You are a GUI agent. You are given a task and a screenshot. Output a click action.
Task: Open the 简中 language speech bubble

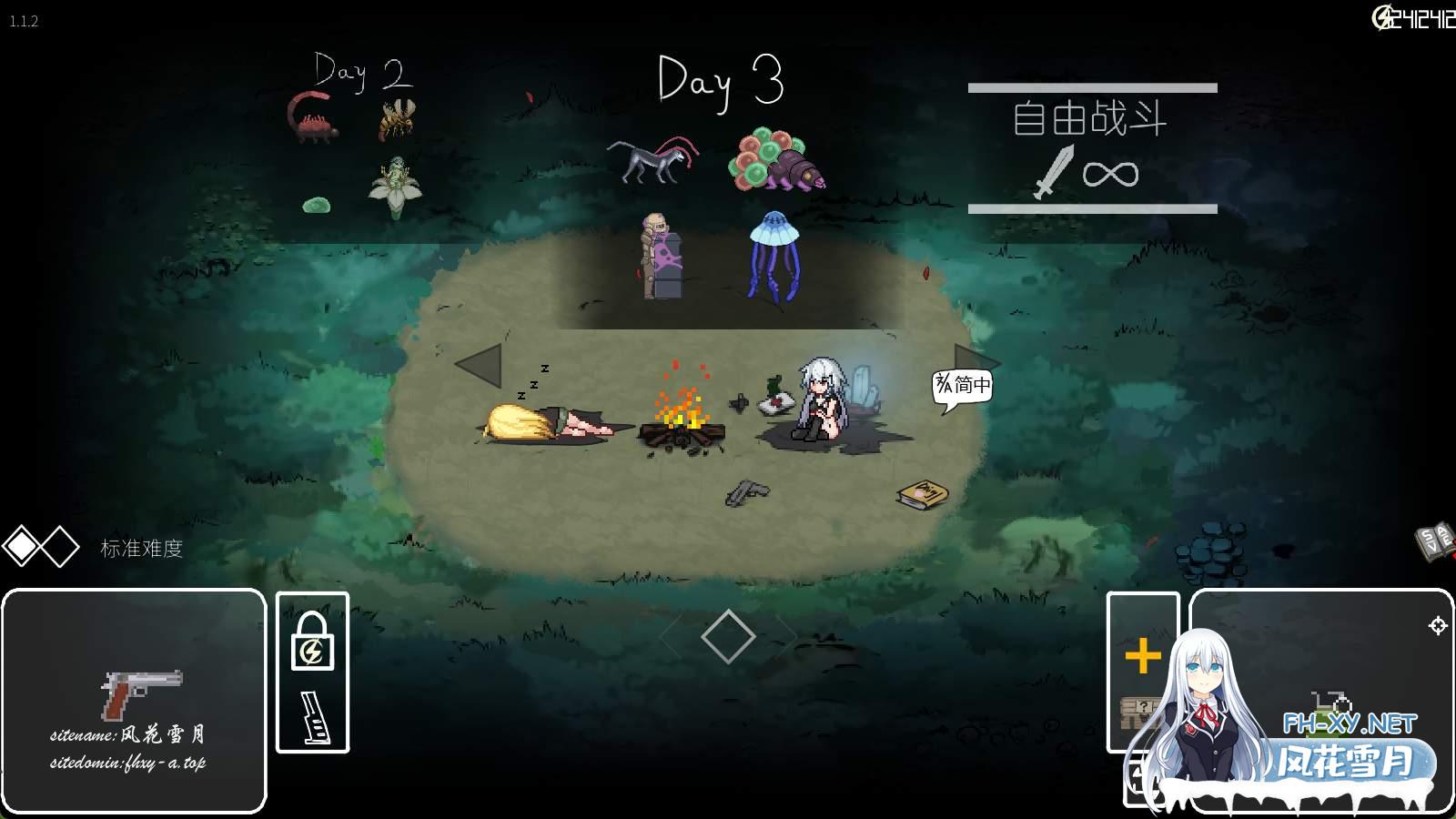coord(963,386)
